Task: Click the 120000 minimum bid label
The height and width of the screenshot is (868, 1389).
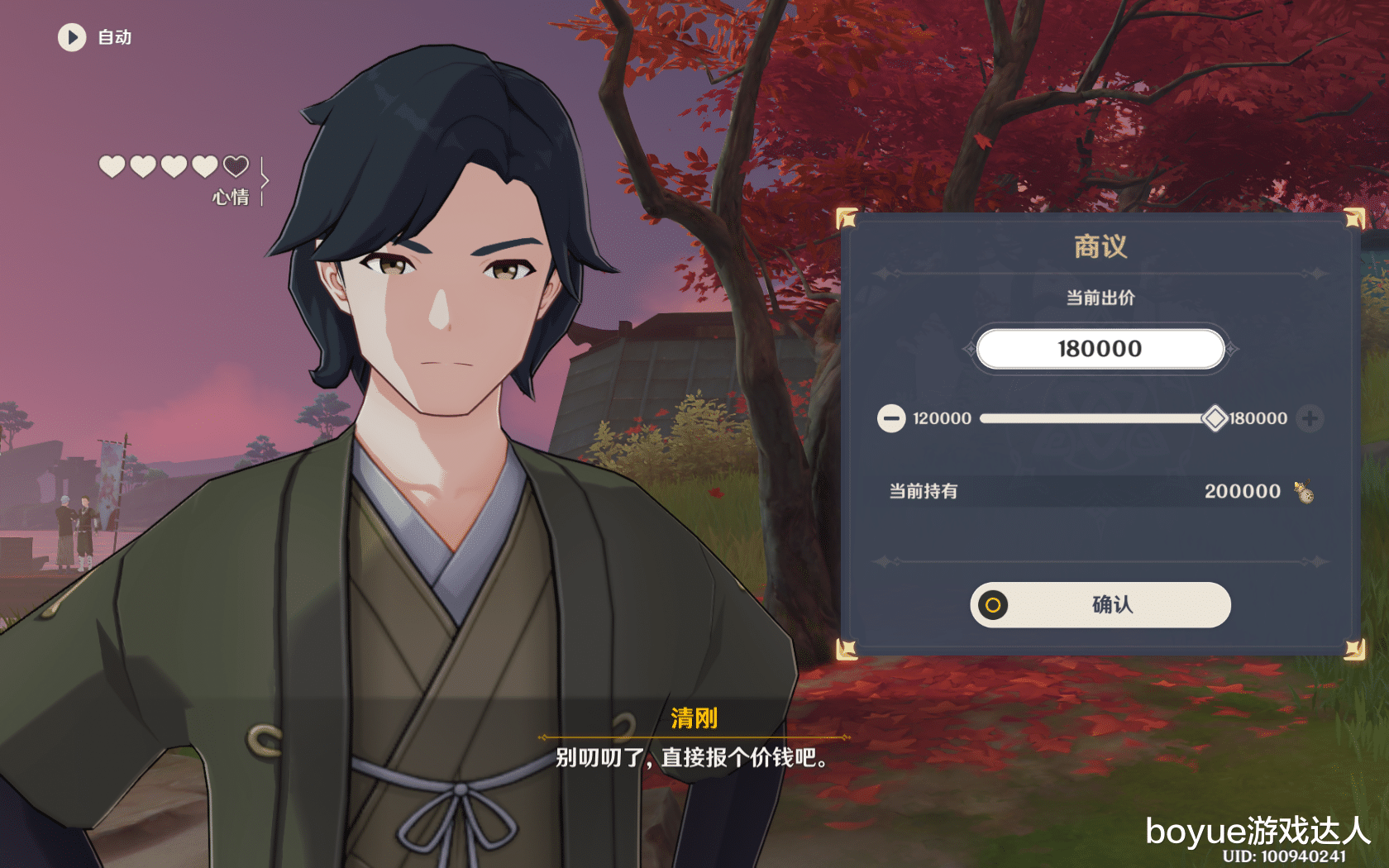Action: pyautogui.click(x=941, y=418)
